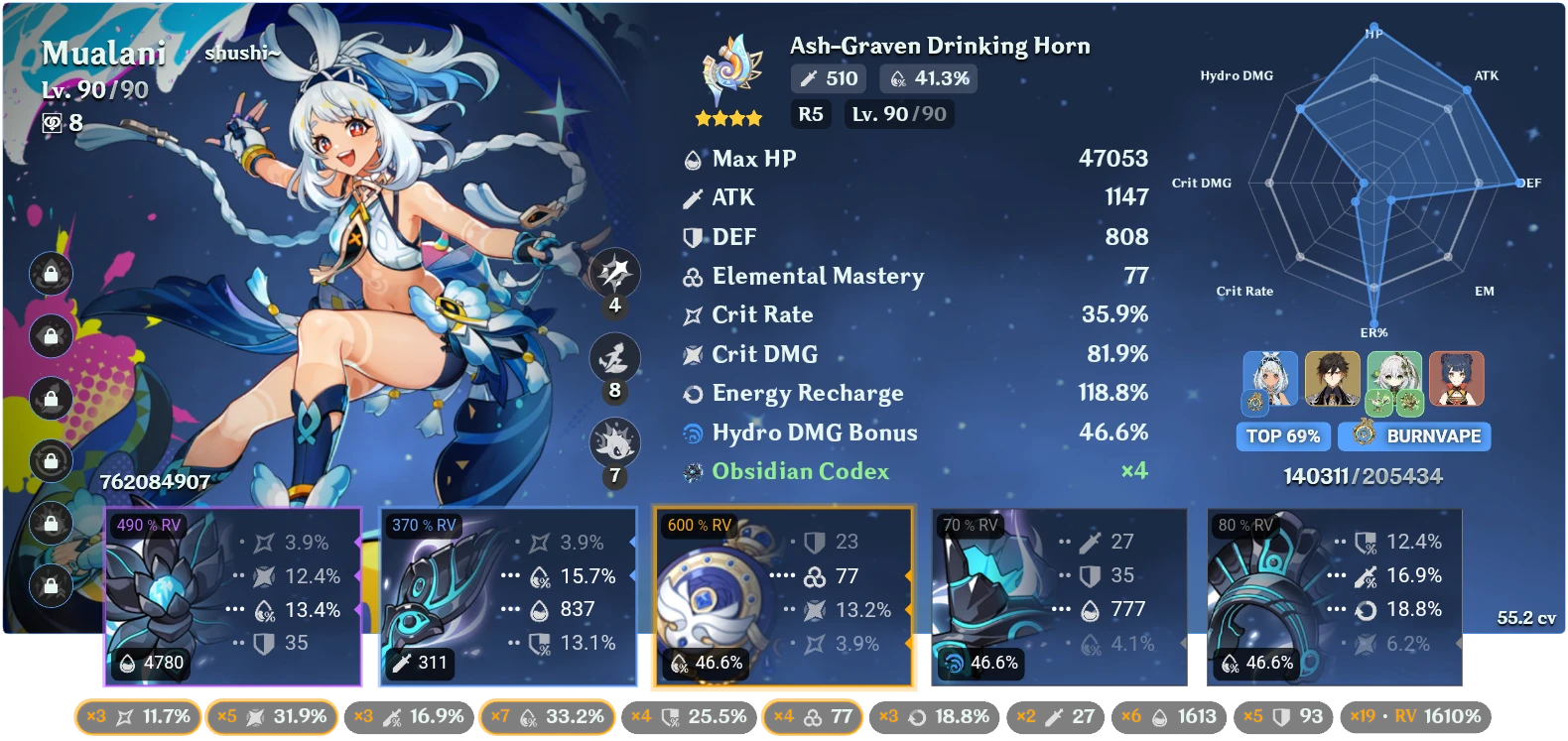Screen dimensions: 1568x741
Task: Select the goblet artifact marked 600% RV
Action: [x=784, y=595]
